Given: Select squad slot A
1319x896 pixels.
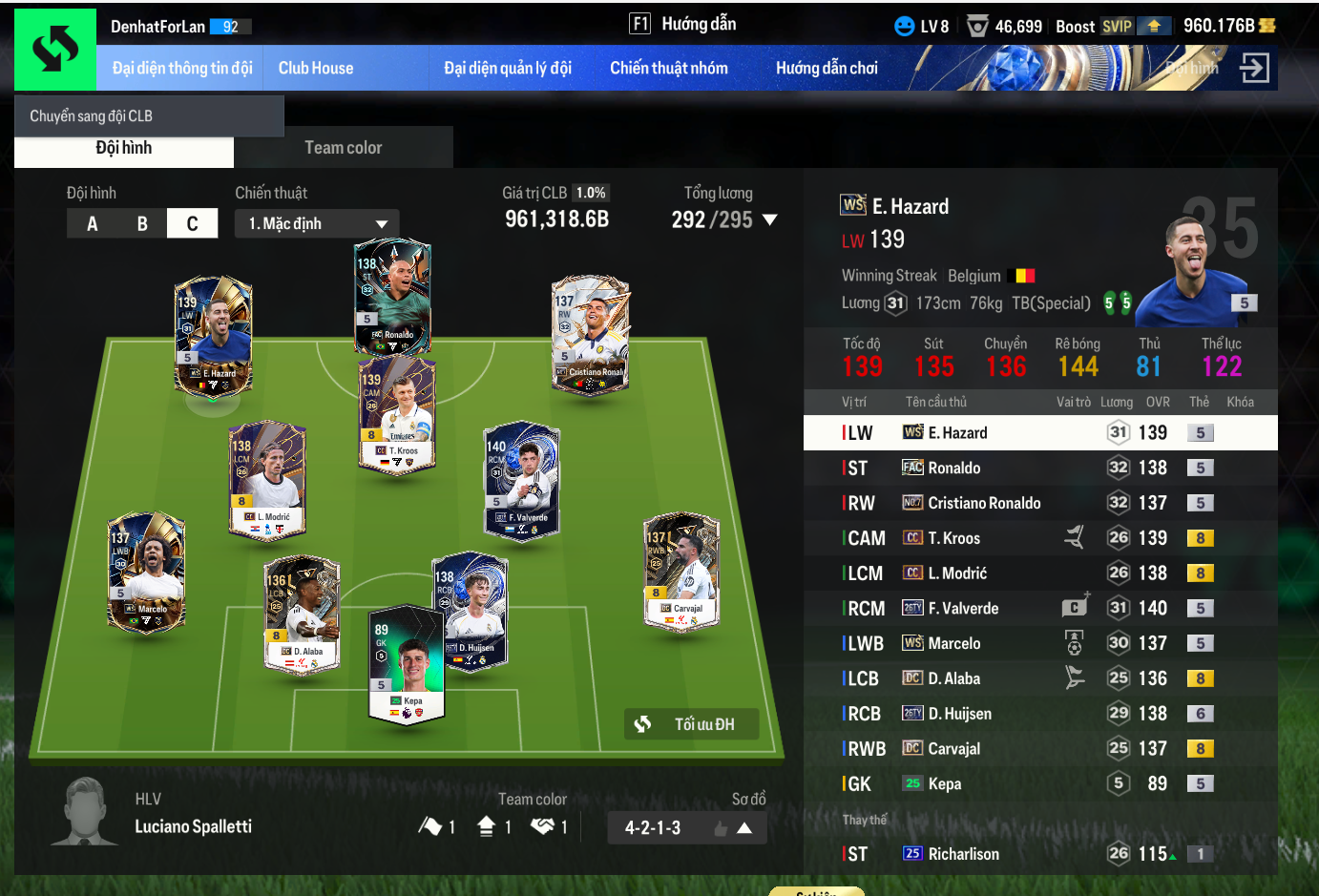Looking at the screenshot, I should pyautogui.click(x=93, y=224).
